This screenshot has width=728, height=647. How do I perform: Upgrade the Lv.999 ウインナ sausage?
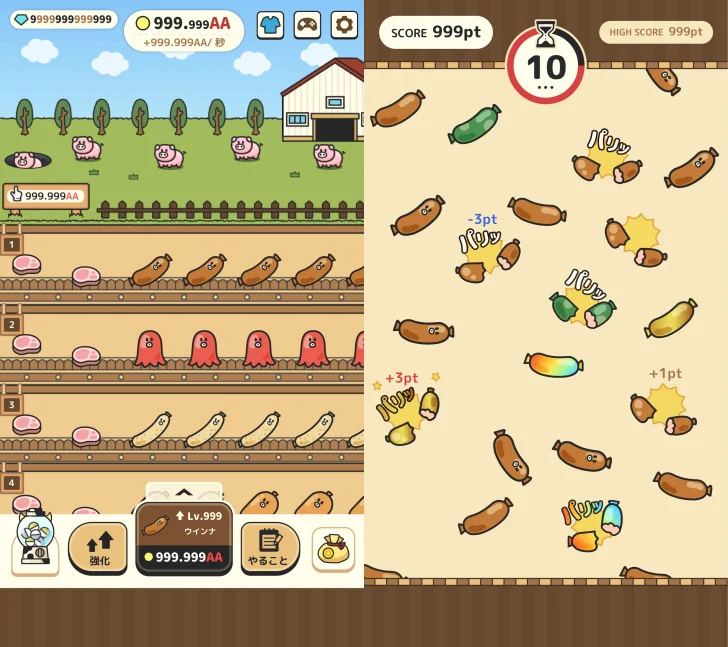click(184, 538)
